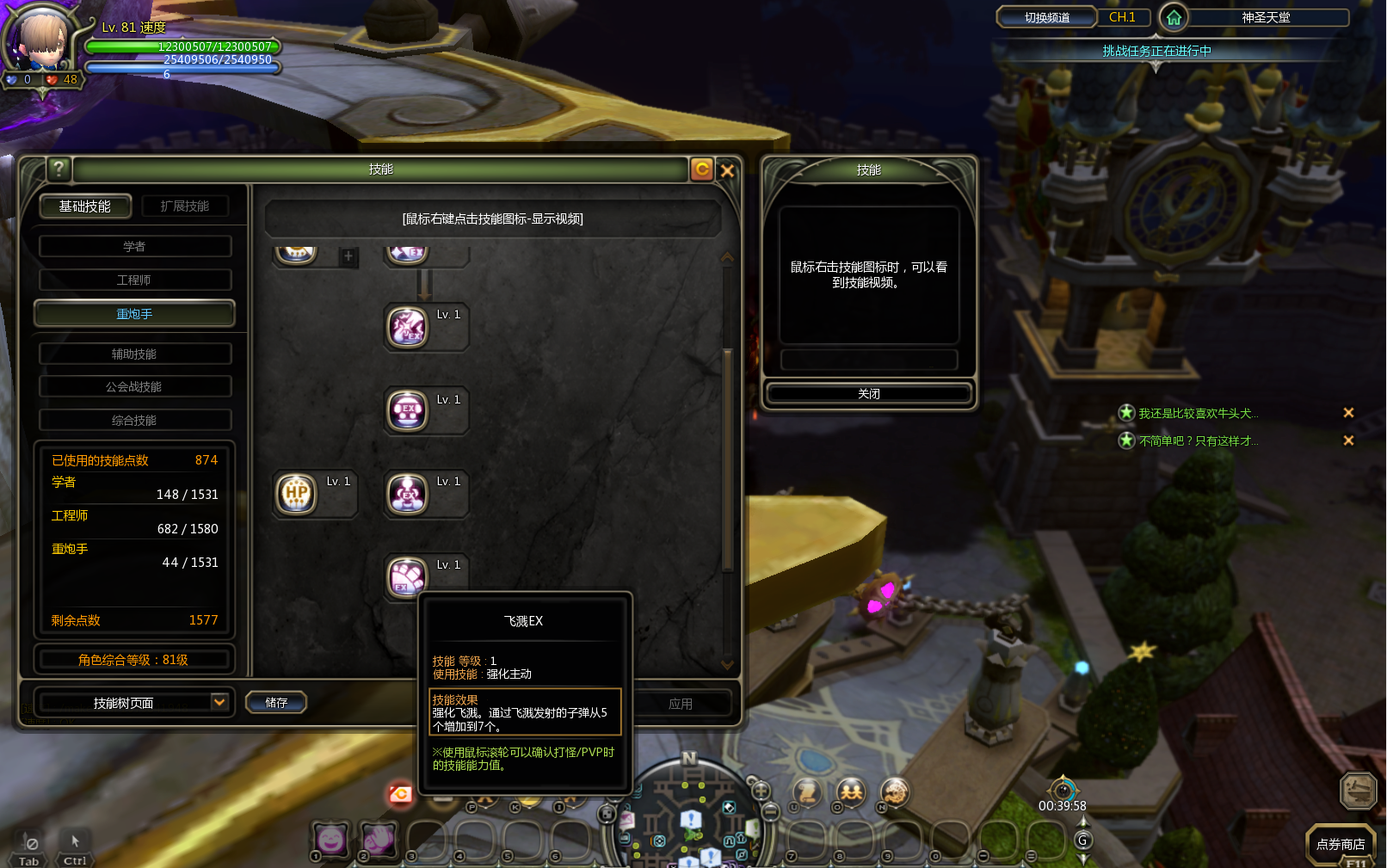The image size is (1387, 868).
Task: Open the 扩展技能 tab
Action: pos(184,206)
